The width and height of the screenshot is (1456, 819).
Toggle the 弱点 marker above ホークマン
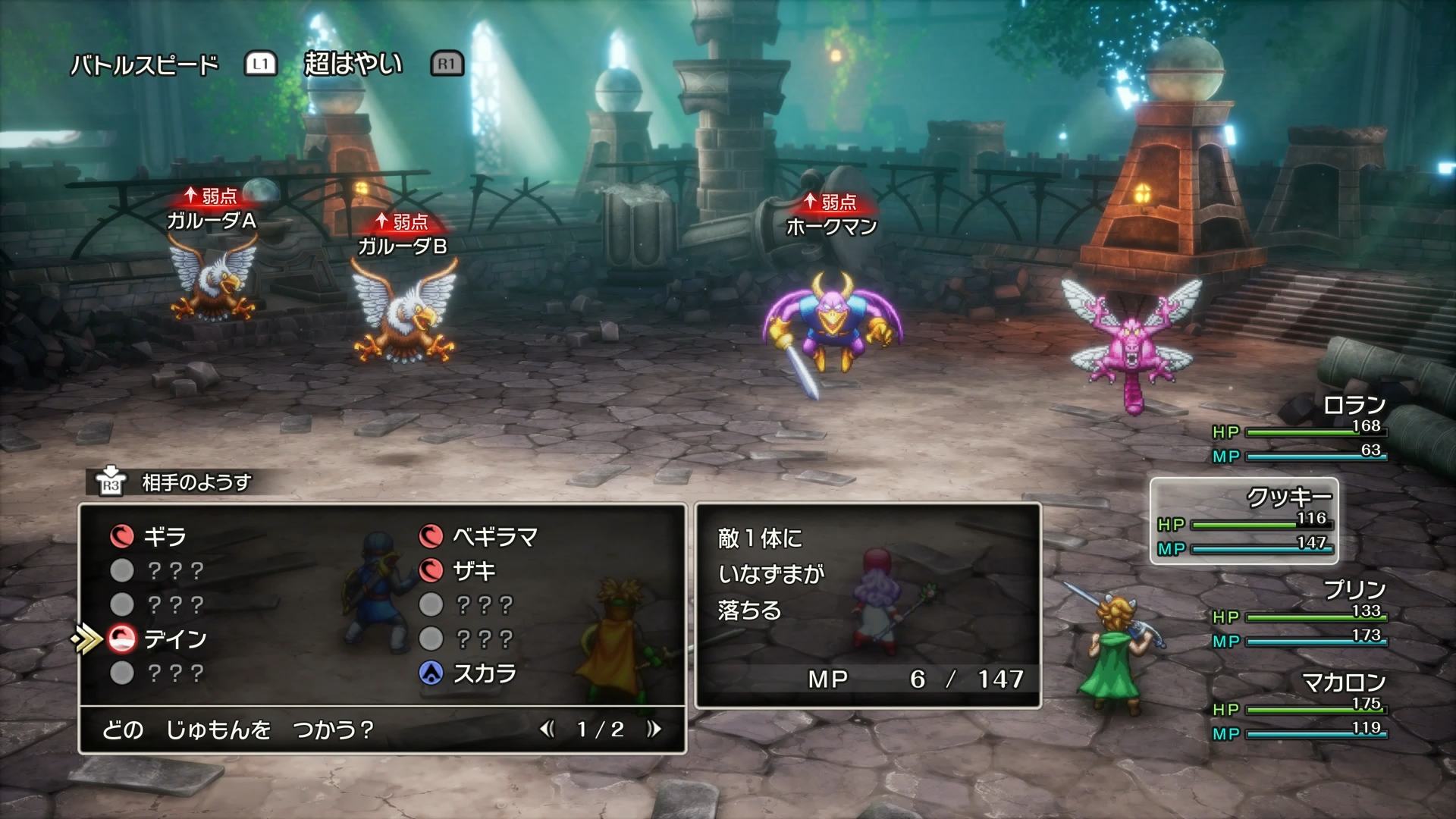tap(830, 200)
